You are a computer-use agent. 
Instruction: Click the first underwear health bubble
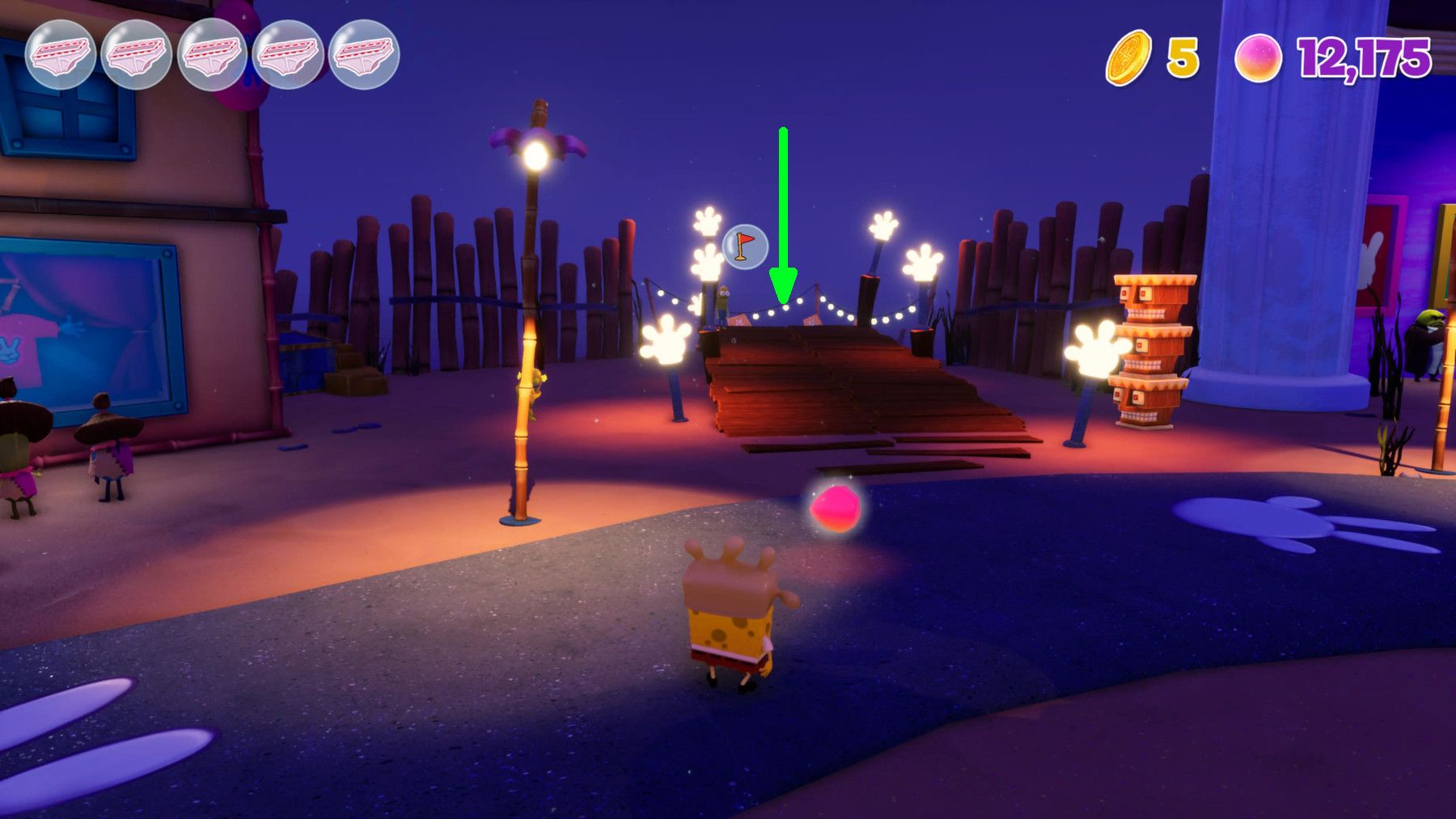pos(61,53)
